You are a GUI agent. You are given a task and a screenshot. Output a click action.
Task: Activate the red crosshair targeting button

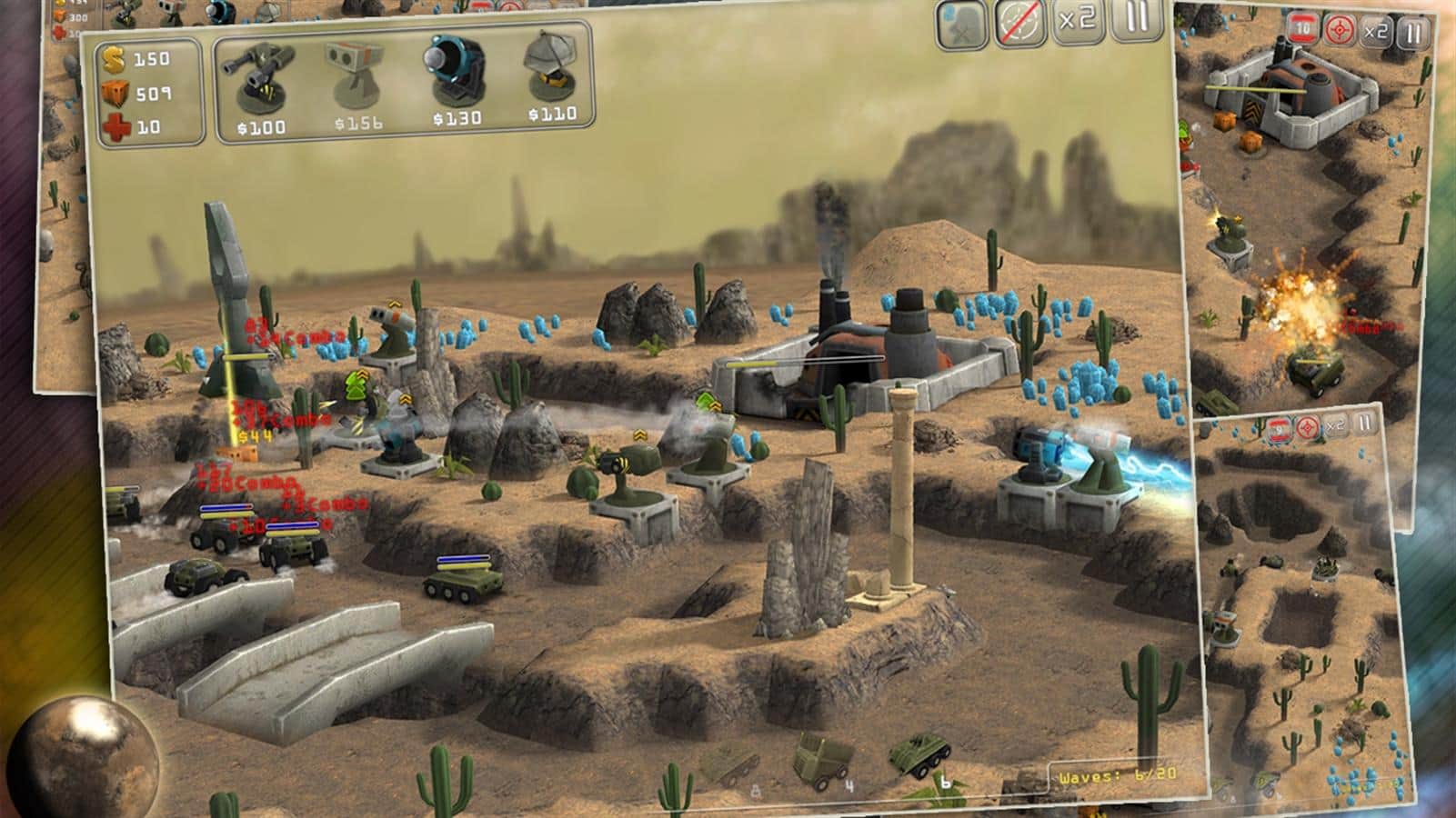tap(1339, 33)
